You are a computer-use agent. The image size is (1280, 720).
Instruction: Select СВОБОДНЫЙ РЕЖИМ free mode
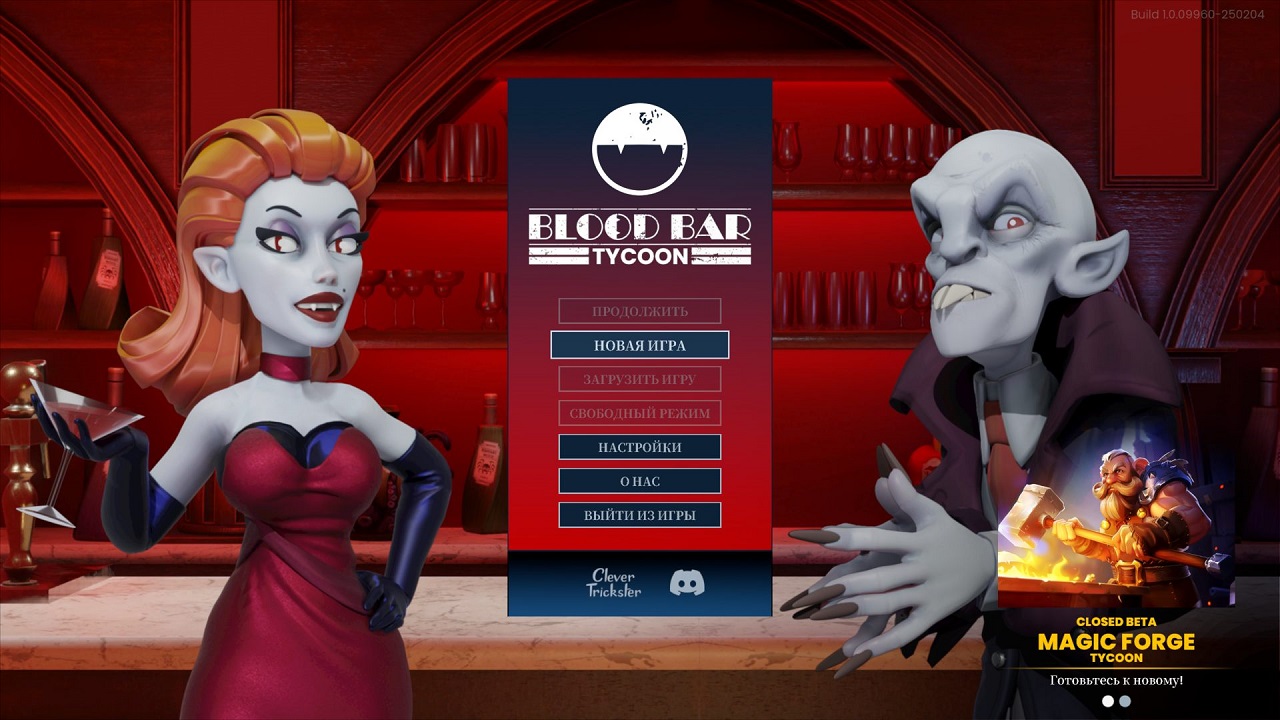[639, 413]
